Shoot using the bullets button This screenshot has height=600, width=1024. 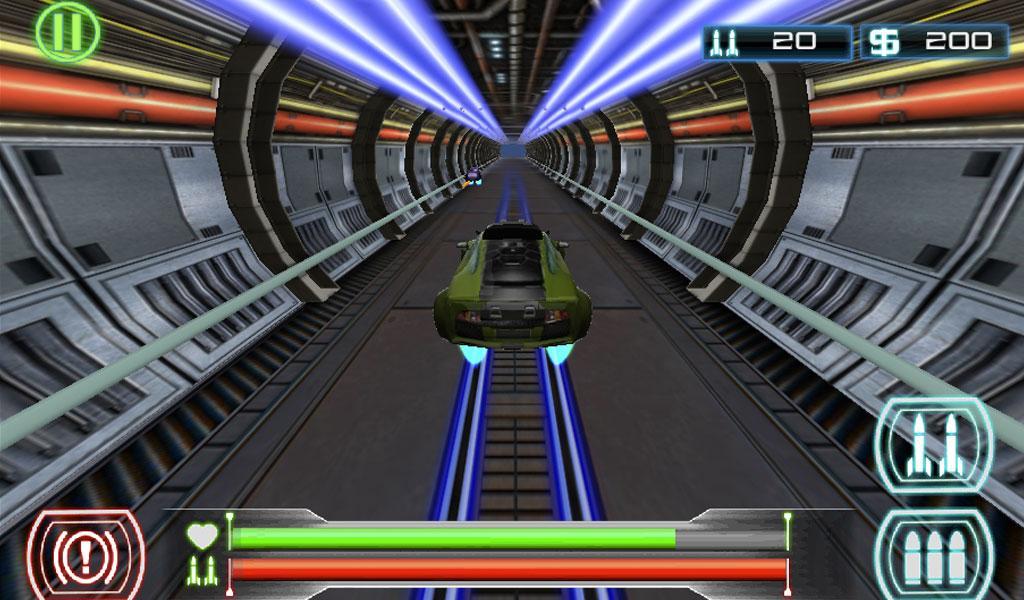tap(933, 558)
